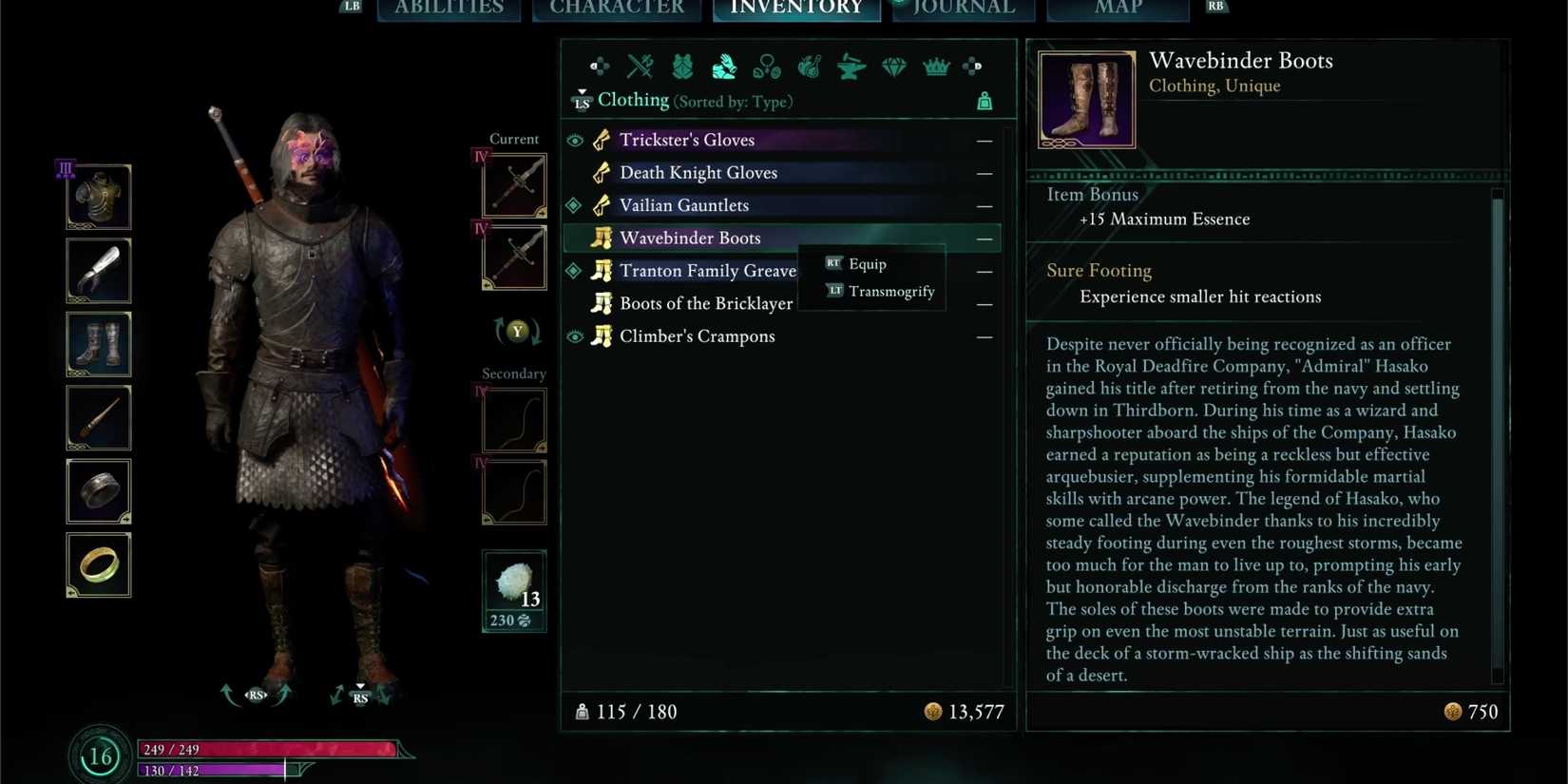Click the eye marker beside Climber's Crampons
Viewport: 1568px width, 784px height.
tap(575, 335)
